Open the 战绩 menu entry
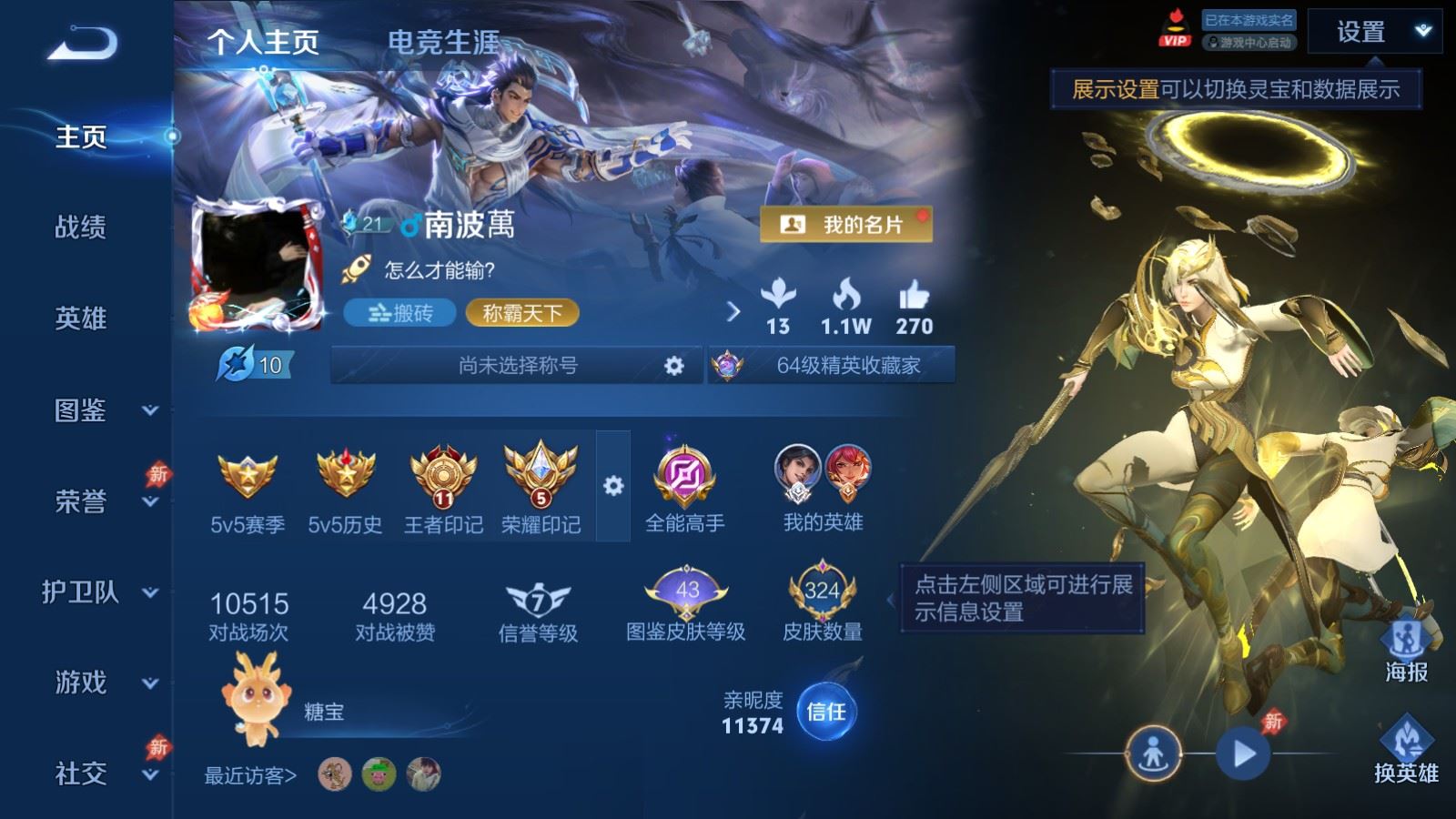 pos(81,227)
